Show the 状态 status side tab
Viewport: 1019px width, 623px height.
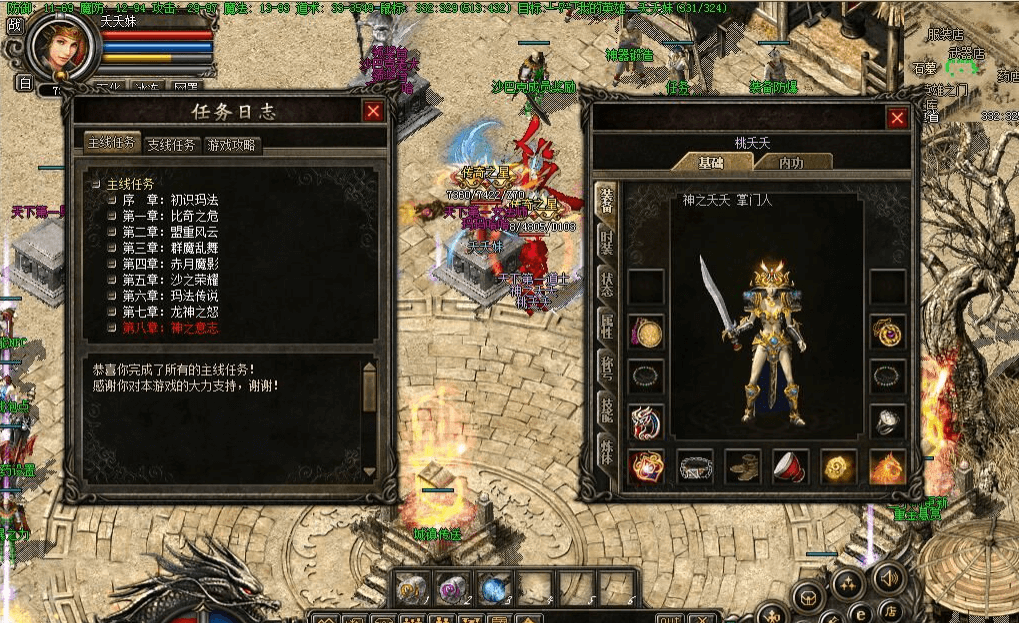click(606, 283)
